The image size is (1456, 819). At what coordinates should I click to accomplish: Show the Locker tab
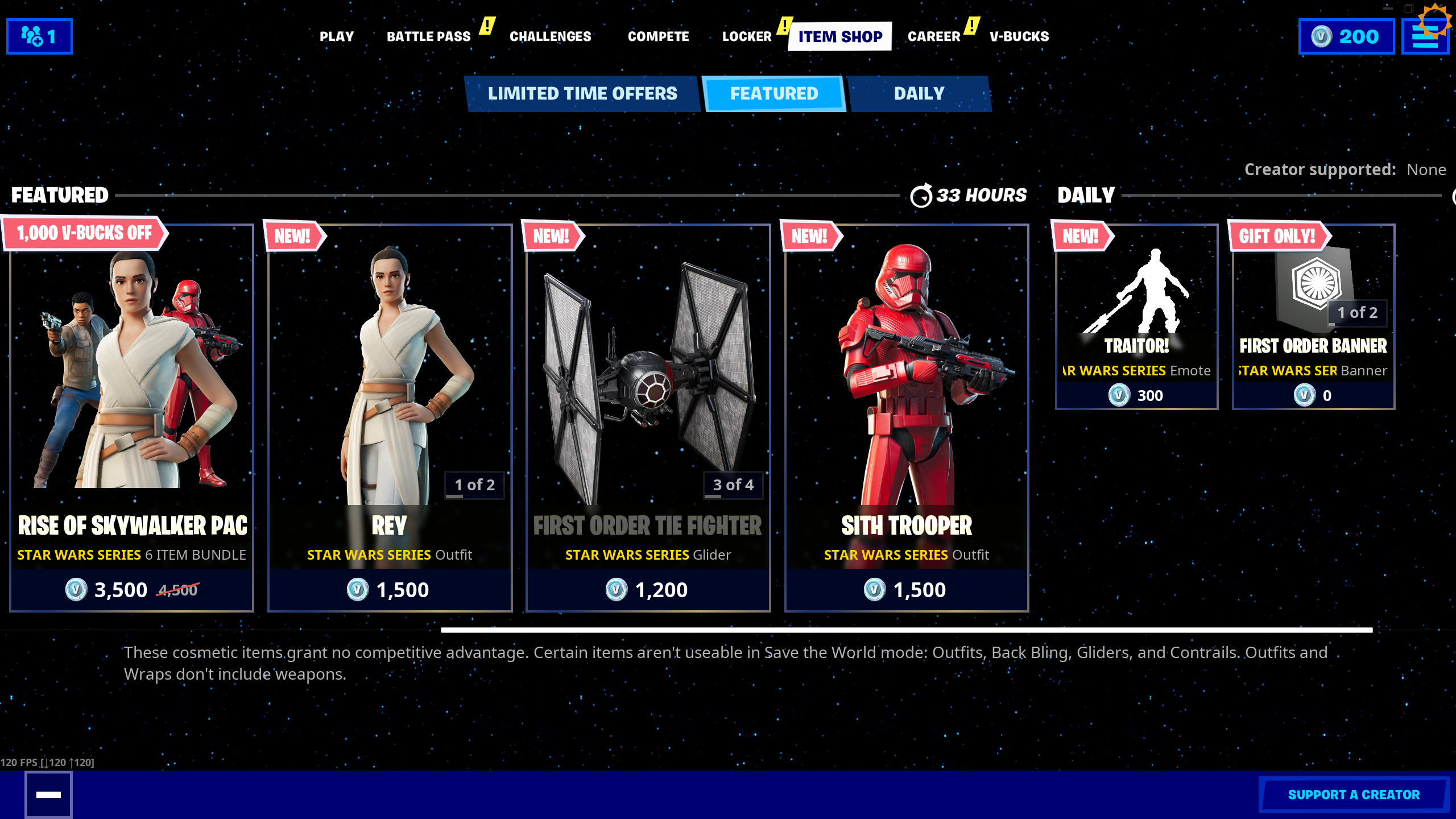(747, 36)
